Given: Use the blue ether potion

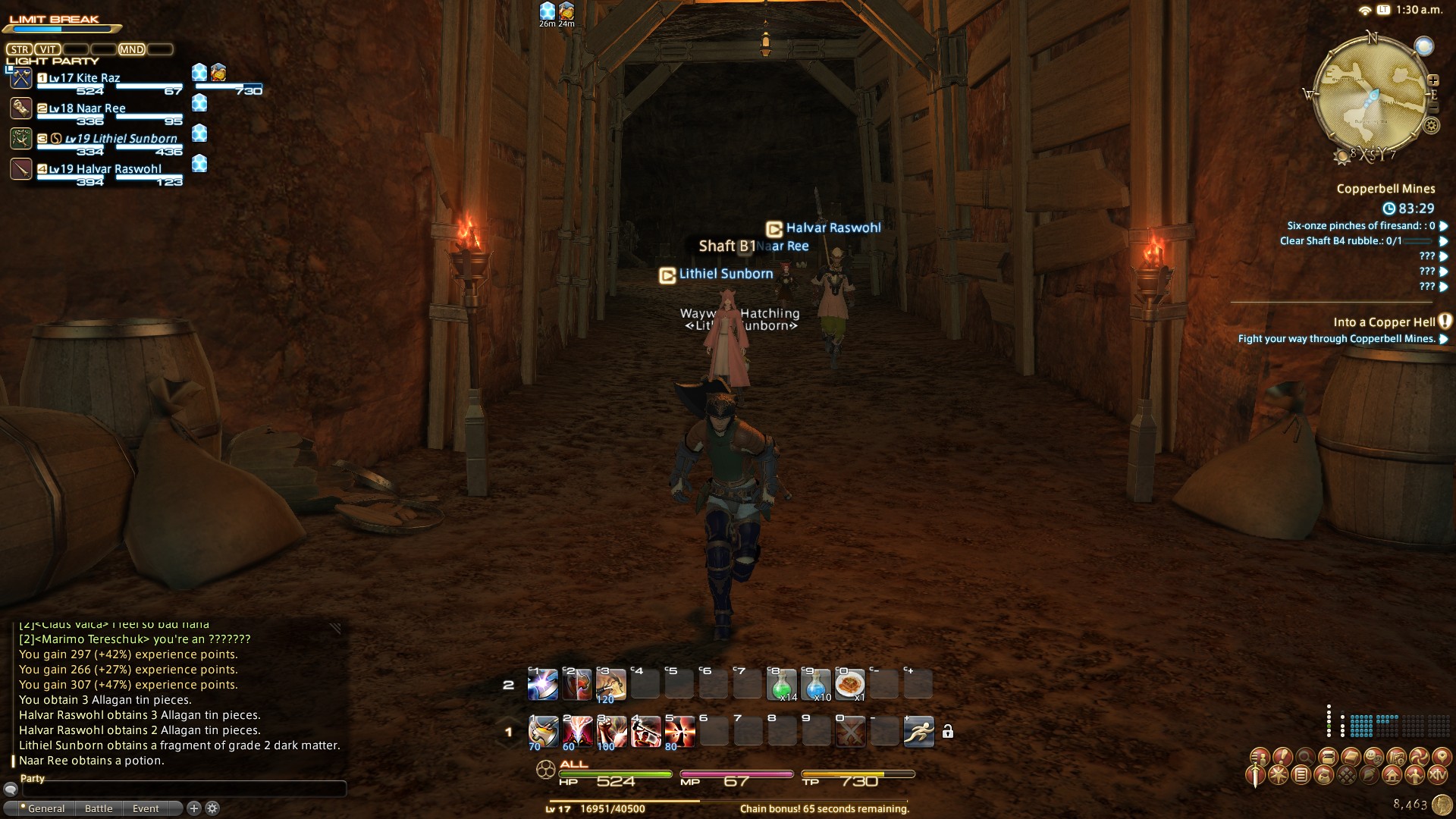Looking at the screenshot, I should (816, 685).
